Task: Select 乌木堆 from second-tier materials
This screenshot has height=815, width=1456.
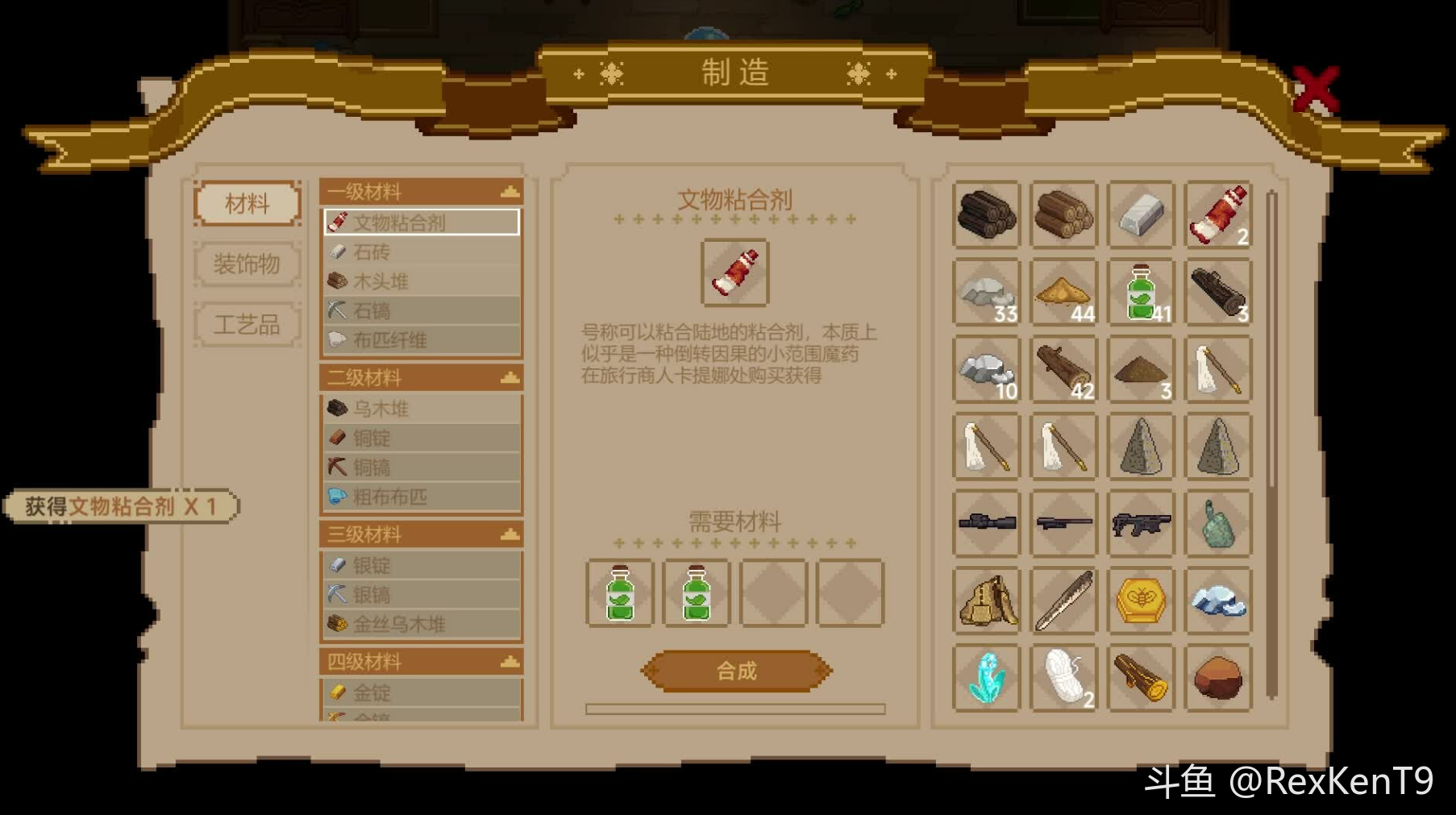Action: click(x=421, y=409)
